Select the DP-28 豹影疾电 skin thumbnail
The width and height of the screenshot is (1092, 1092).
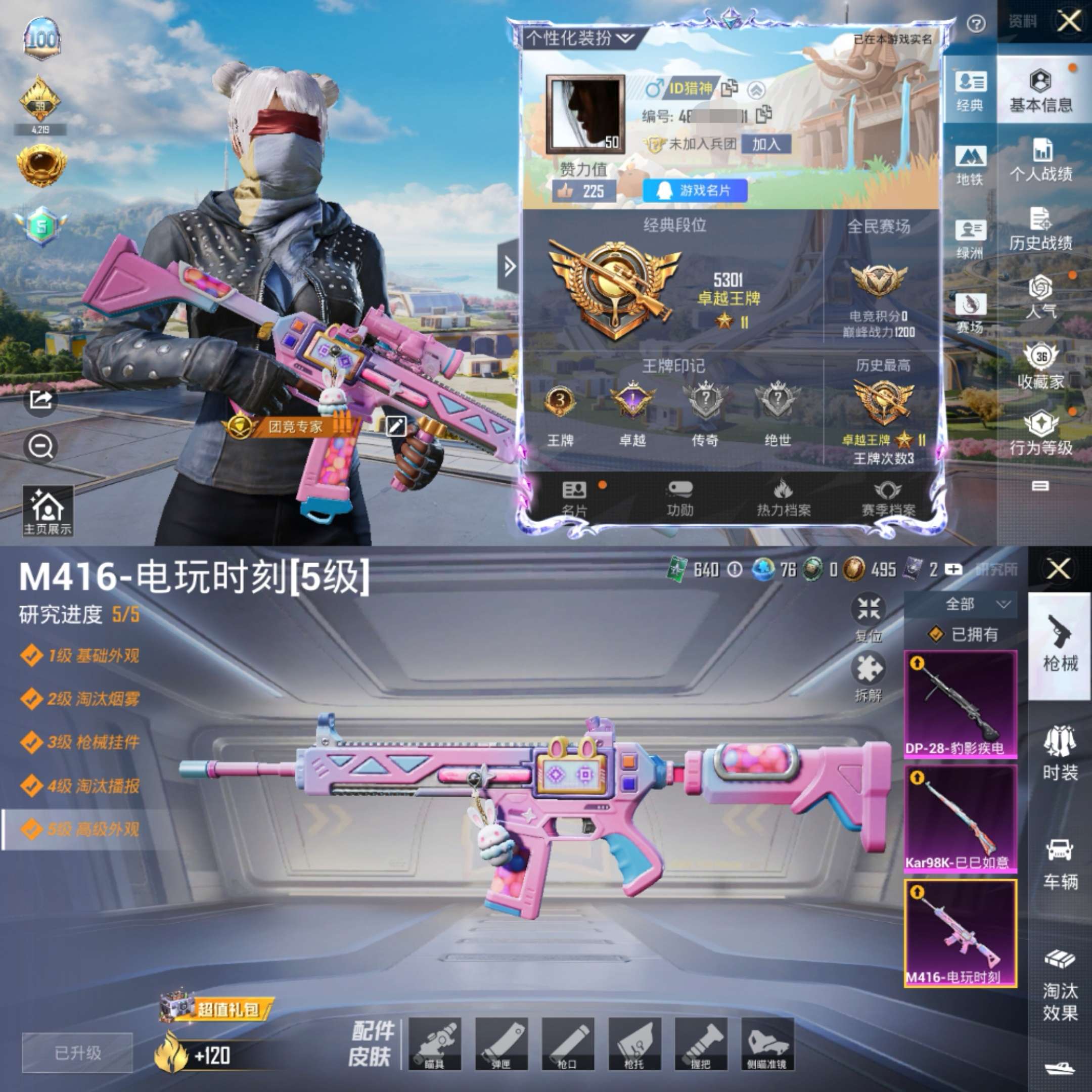(961, 704)
